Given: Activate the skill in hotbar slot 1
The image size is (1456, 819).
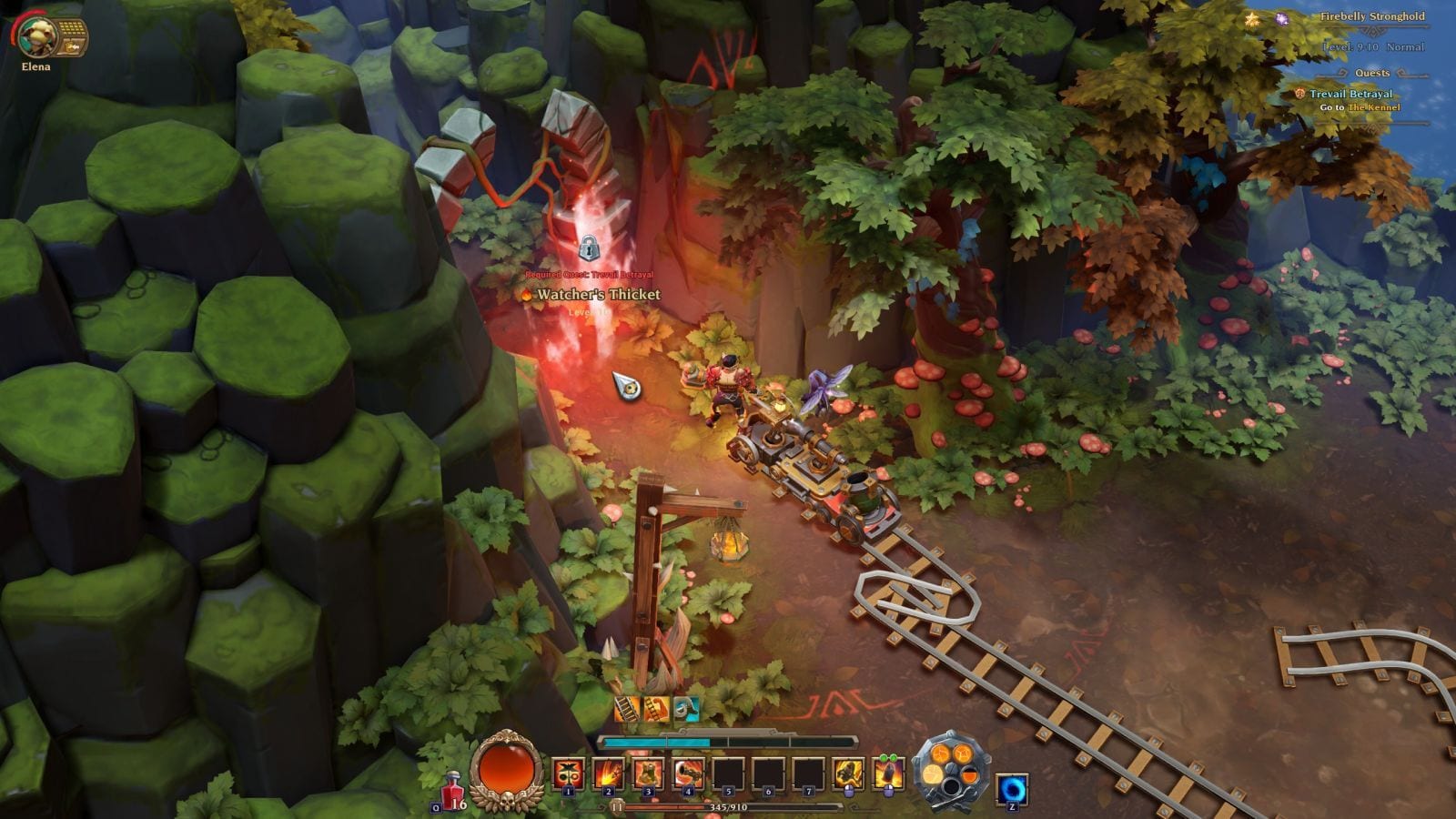Looking at the screenshot, I should pos(568,774).
